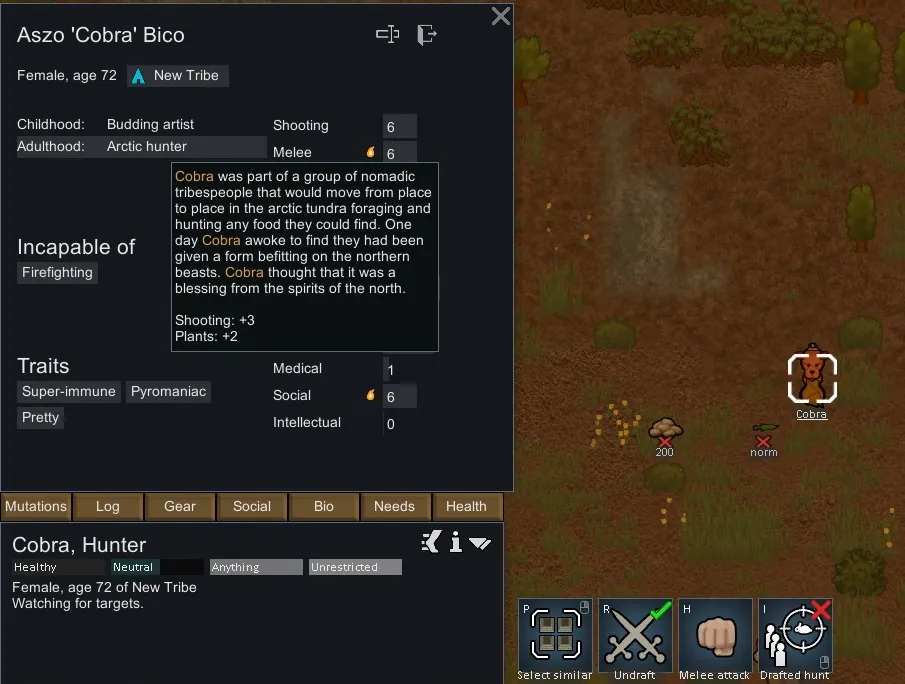Select the Pyromaniac trait tag
Image resolution: width=905 pixels, height=684 pixels.
(x=168, y=392)
